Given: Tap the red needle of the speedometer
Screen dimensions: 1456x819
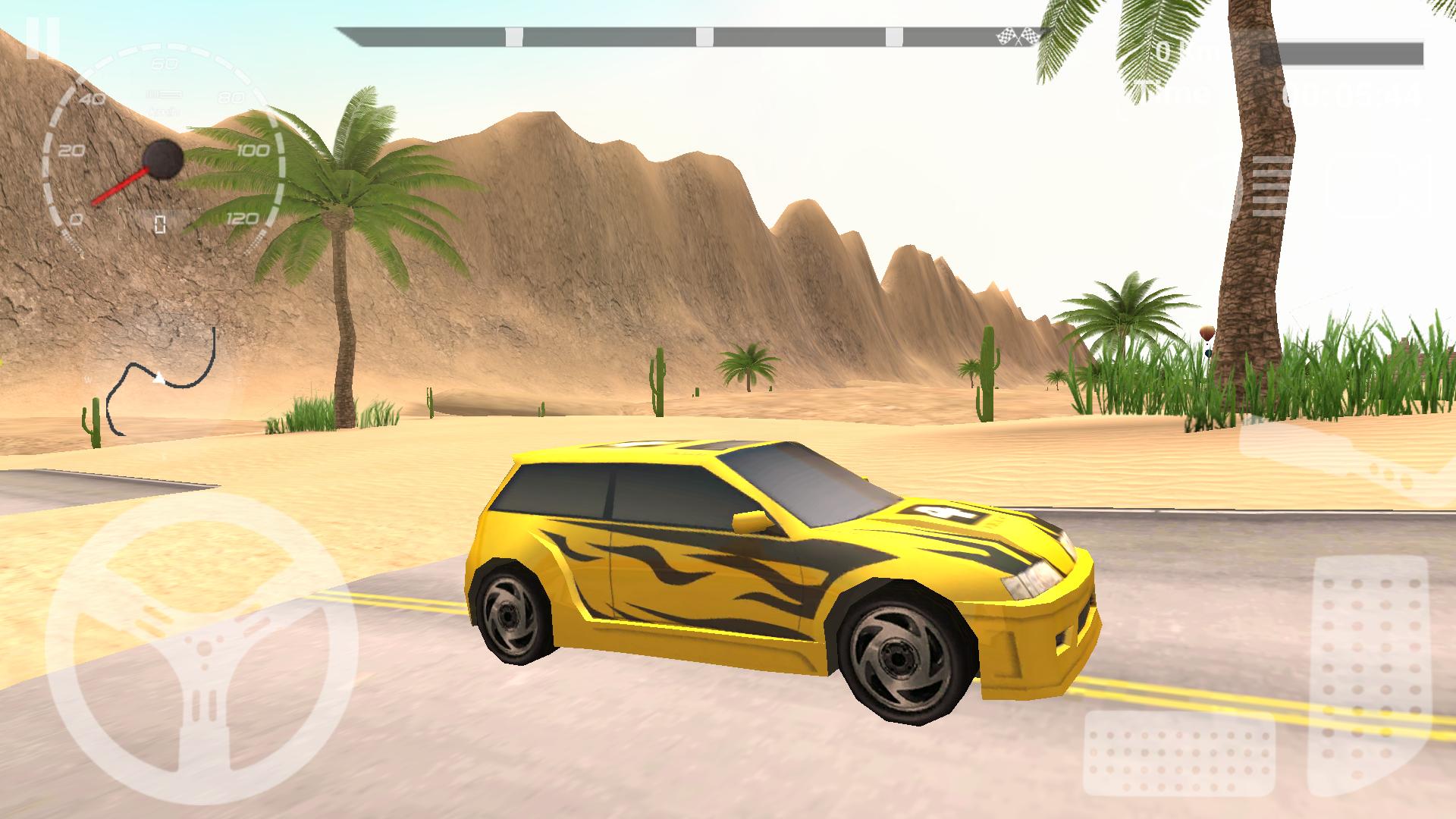Looking at the screenshot, I should [x=121, y=190].
